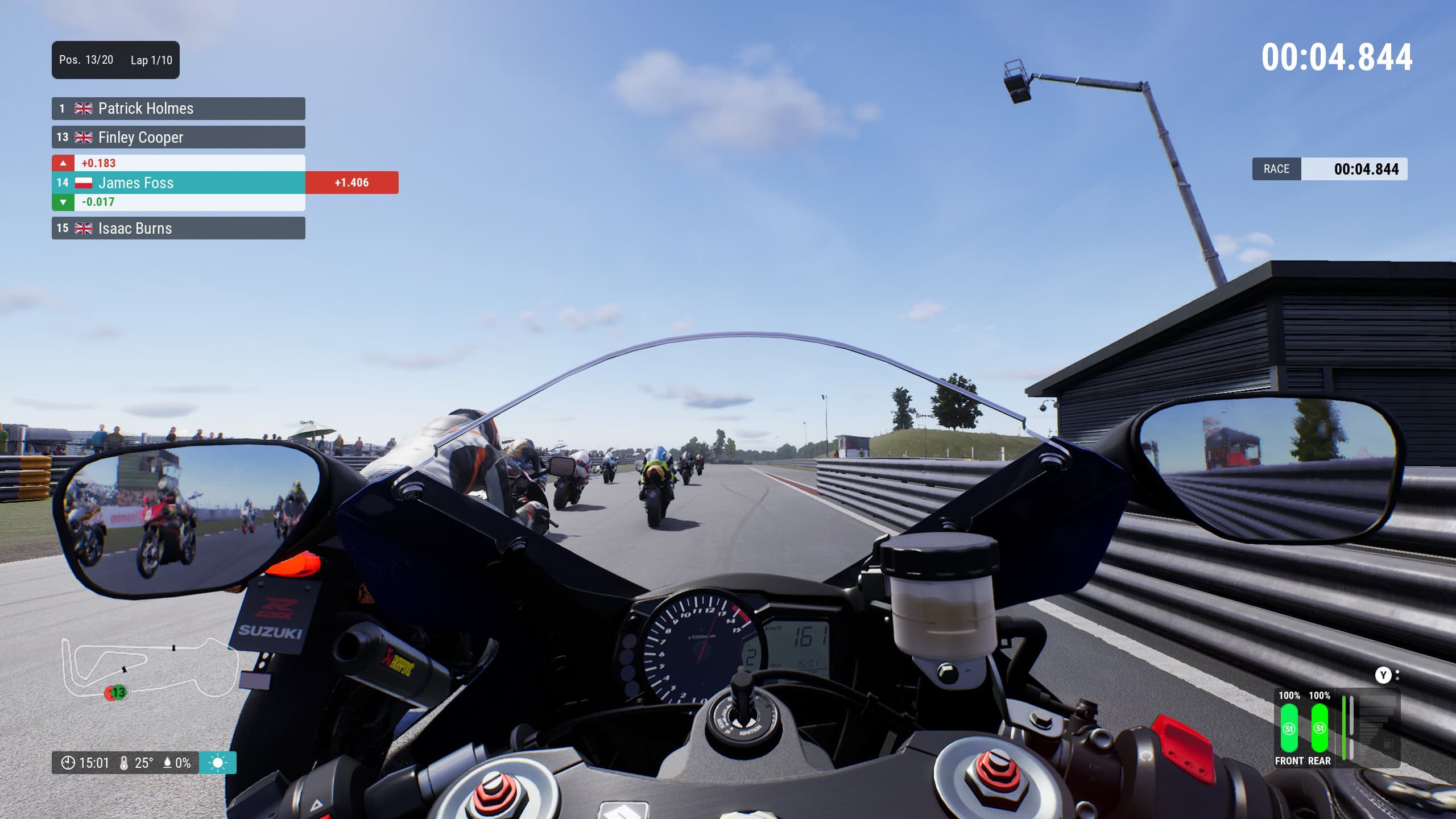Screen dimensions: 1456x819
Task: Toggle the red upward gap arrow showing +0.183
Action: click(64, 163)
